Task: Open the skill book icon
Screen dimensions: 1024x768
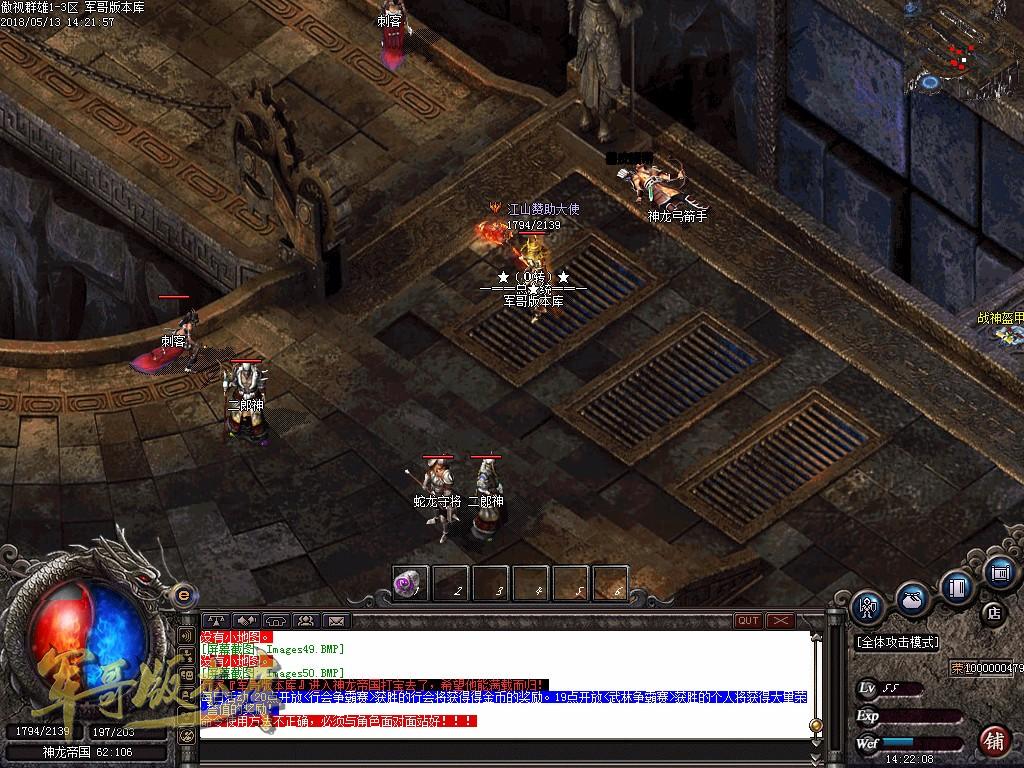Action: click(x=957, y=587)
